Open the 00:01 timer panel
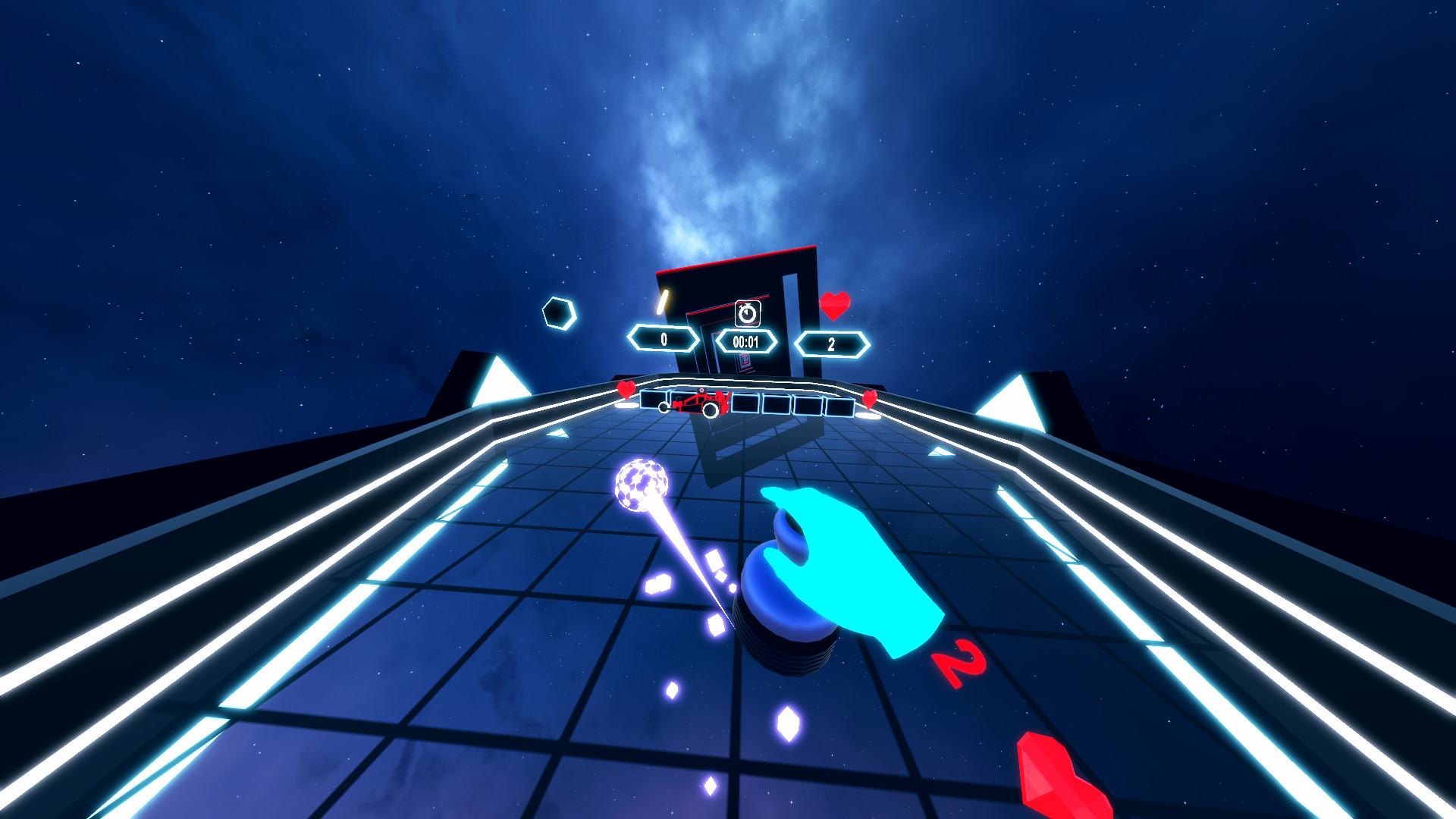 pyautogui.click(x=745, y=341)
